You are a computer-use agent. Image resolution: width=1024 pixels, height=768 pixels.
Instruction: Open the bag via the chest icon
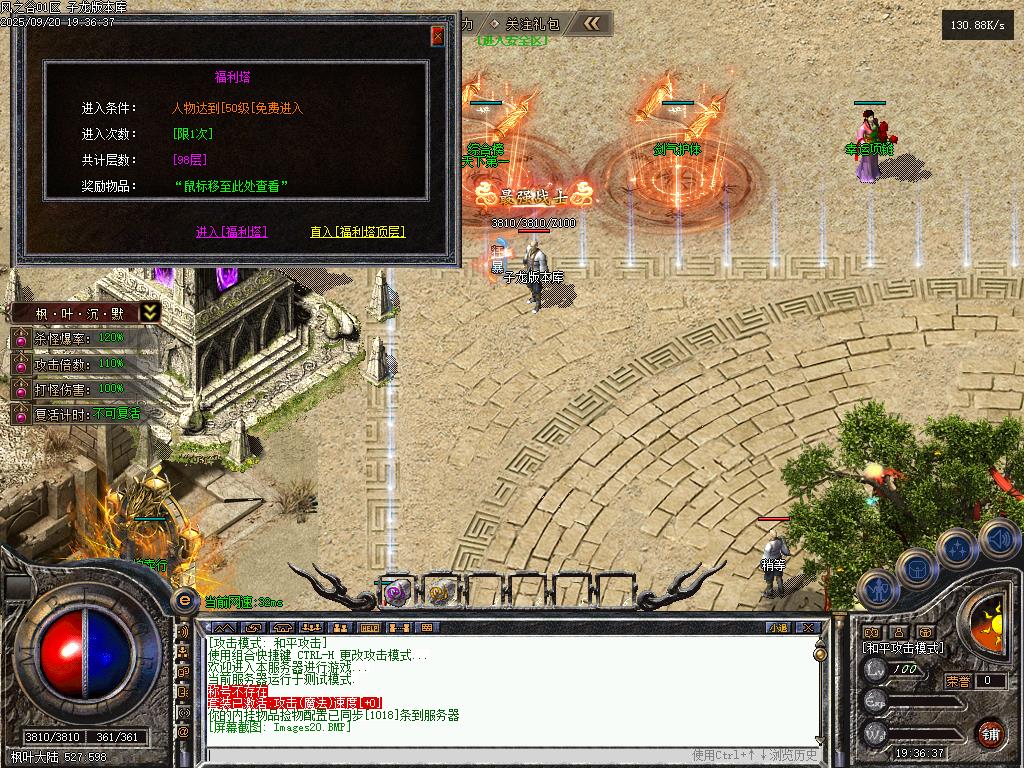point(916,568)
